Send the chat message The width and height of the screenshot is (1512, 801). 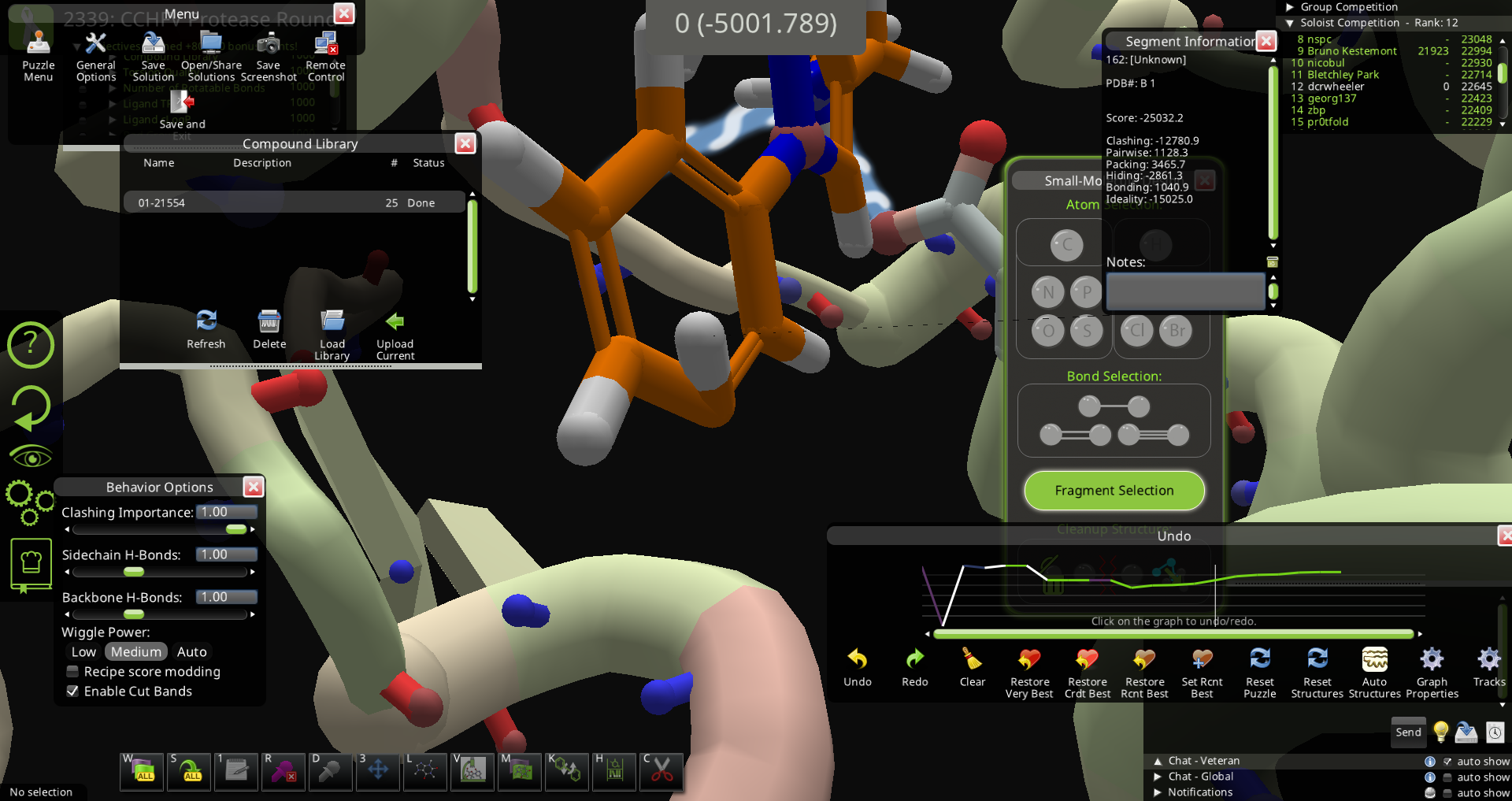[x=1408, y=732]
